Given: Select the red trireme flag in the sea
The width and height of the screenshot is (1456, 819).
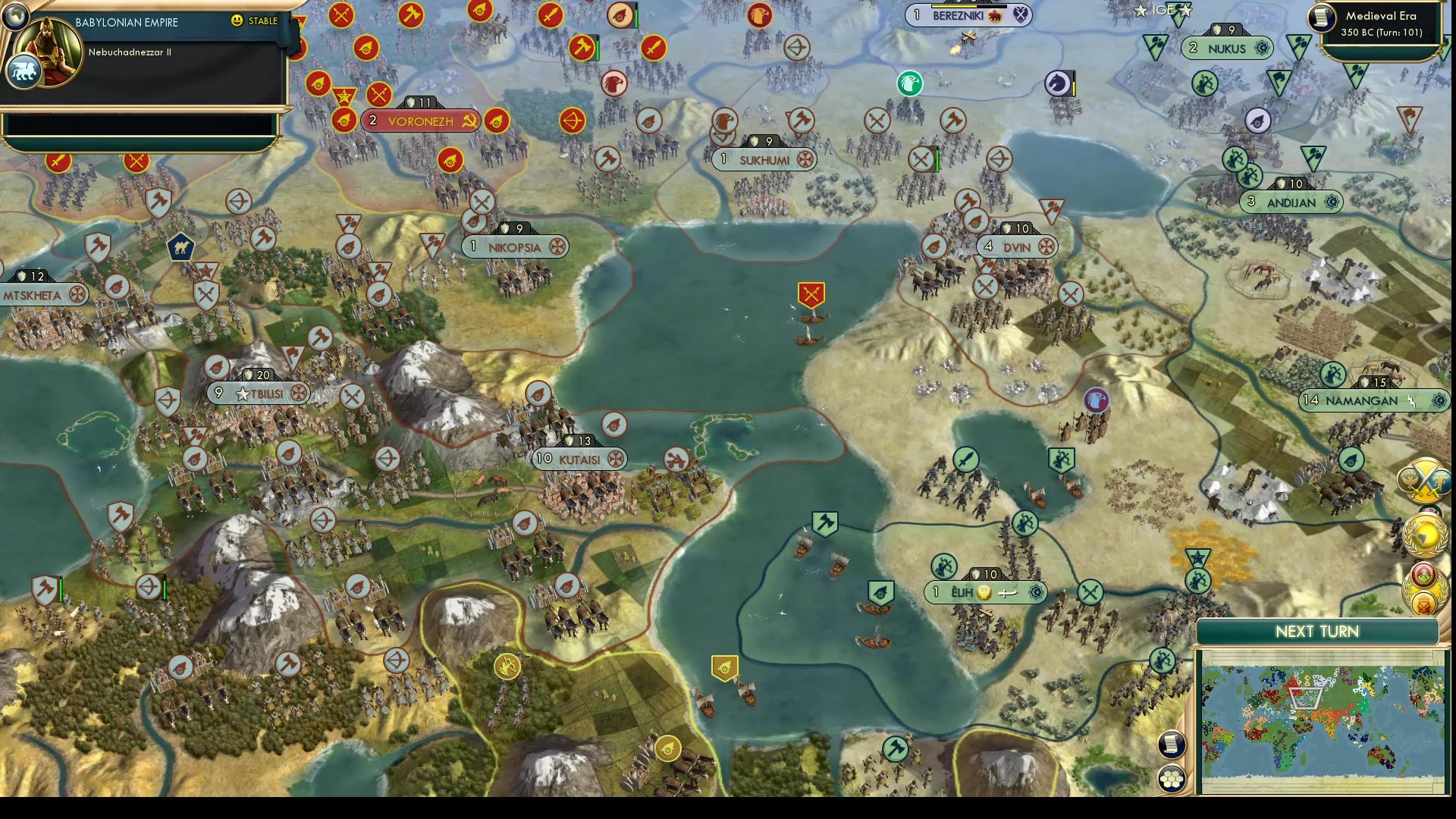Looking at the screenshot, I should (x=810, y=292).
